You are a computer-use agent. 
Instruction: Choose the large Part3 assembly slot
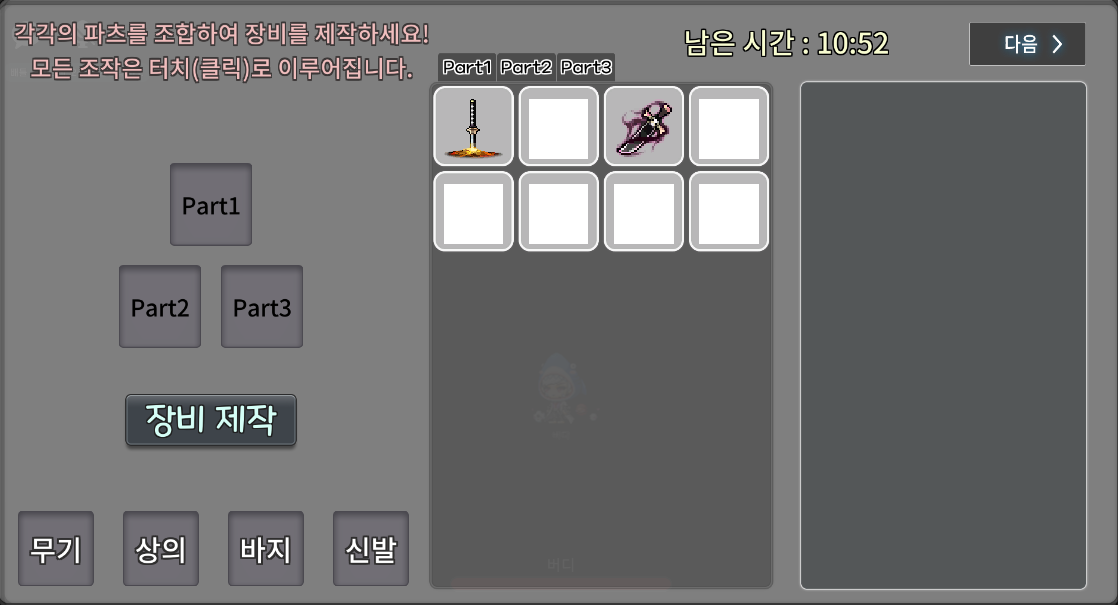[x=262, y=307]
